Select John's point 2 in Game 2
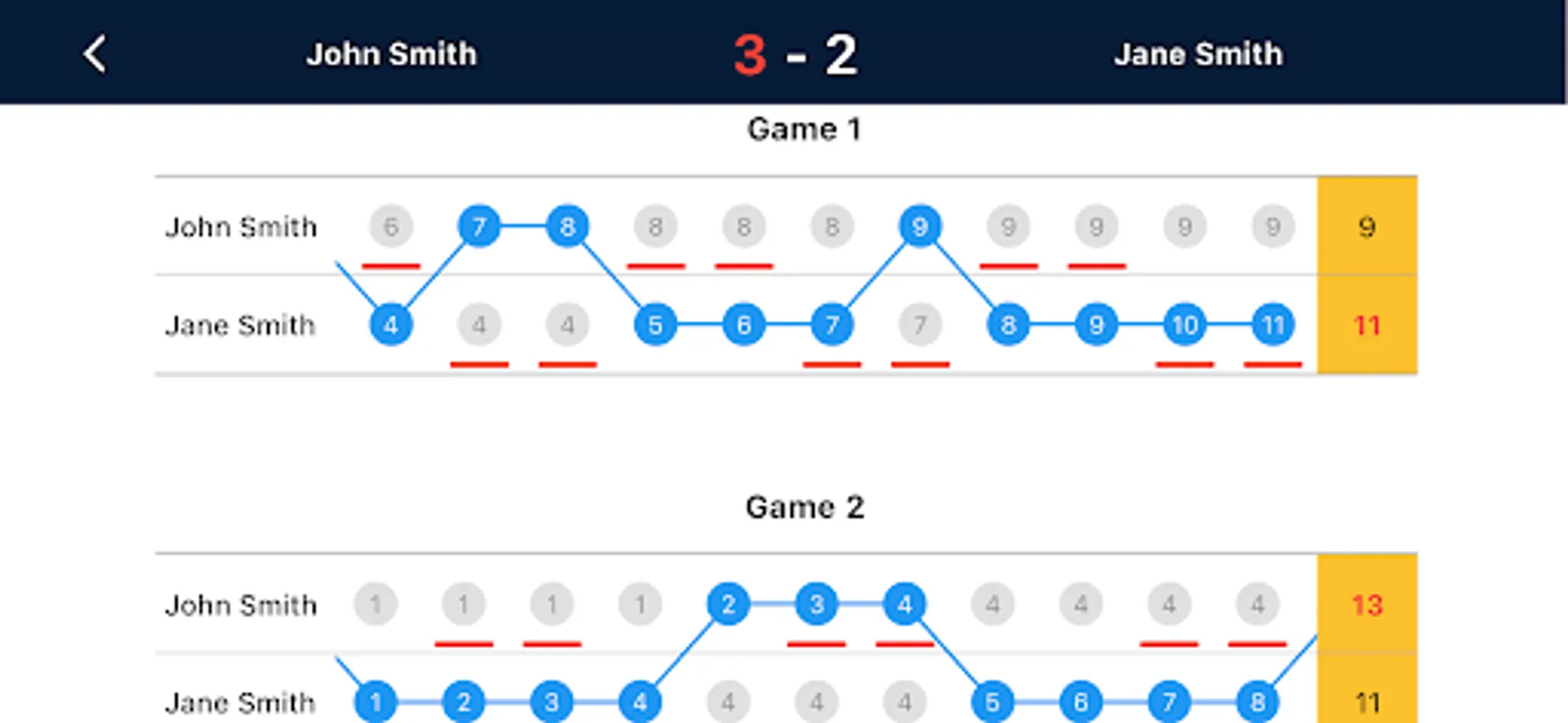The image size is (1568, 723). (728, 605)
